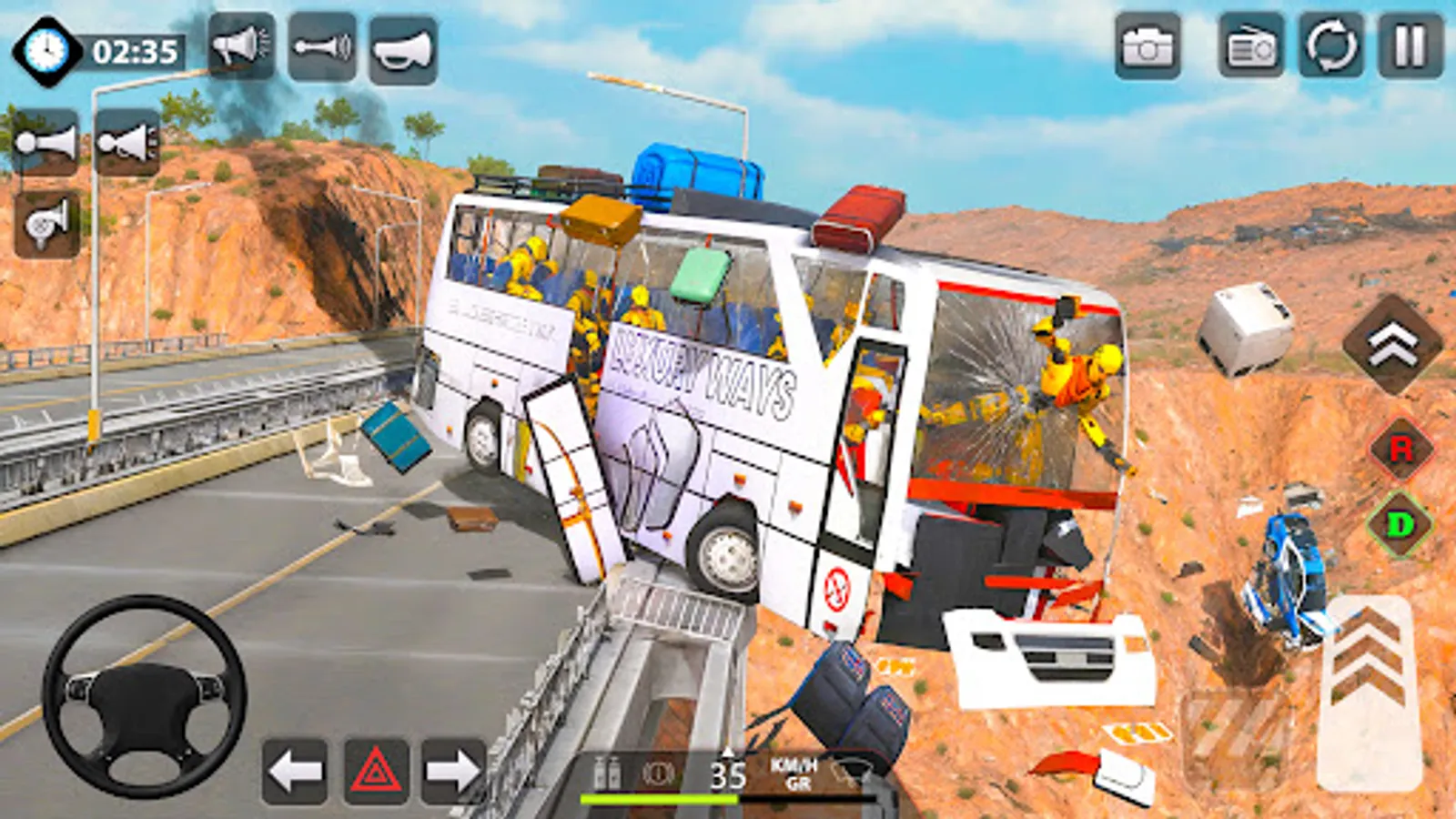This screenshot has height=819, width=1456.
Task: Grab the steering wheel control
Action: coord(141,696)
